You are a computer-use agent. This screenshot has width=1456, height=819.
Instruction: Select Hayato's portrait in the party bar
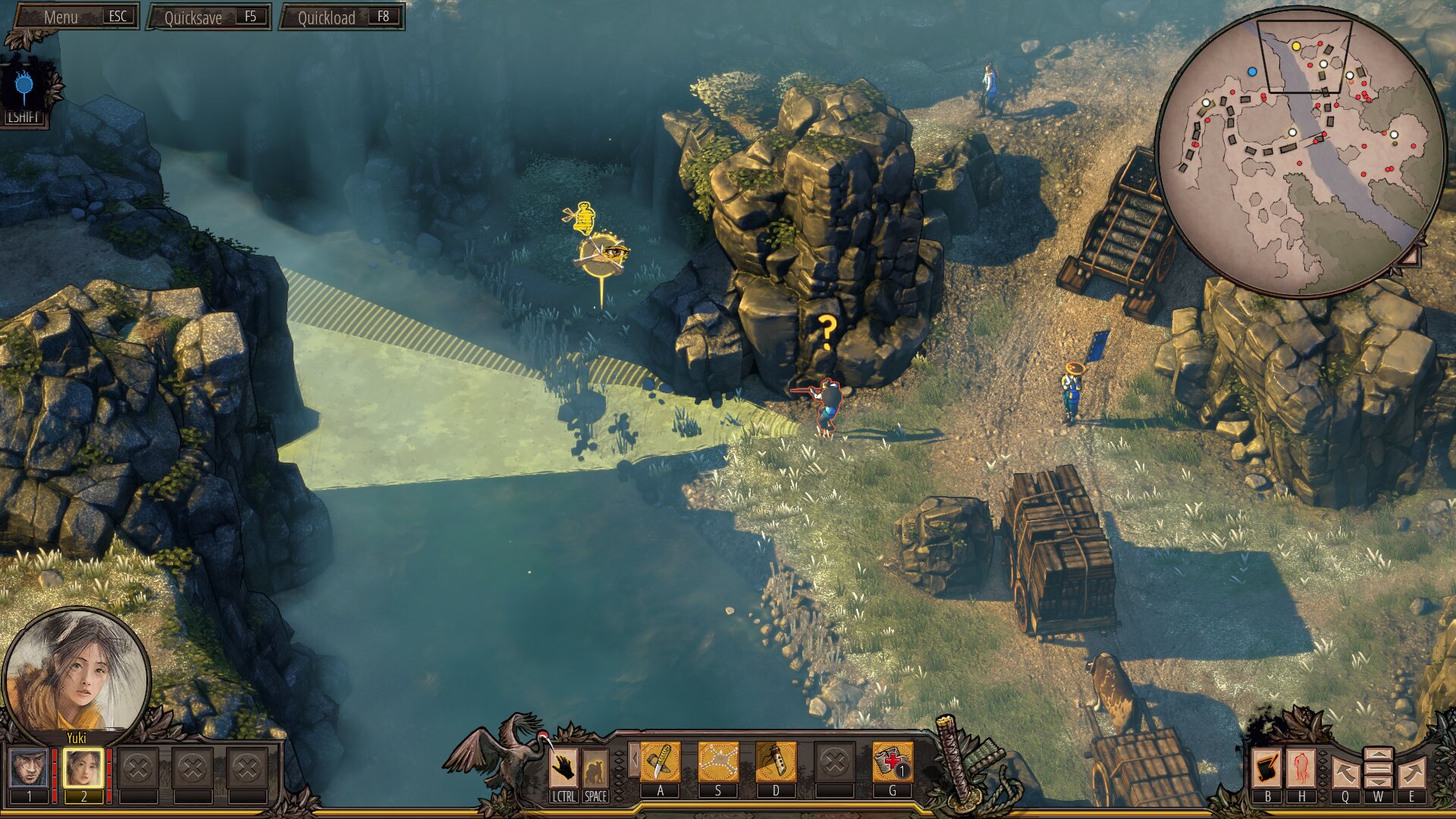tap(29, 768)
